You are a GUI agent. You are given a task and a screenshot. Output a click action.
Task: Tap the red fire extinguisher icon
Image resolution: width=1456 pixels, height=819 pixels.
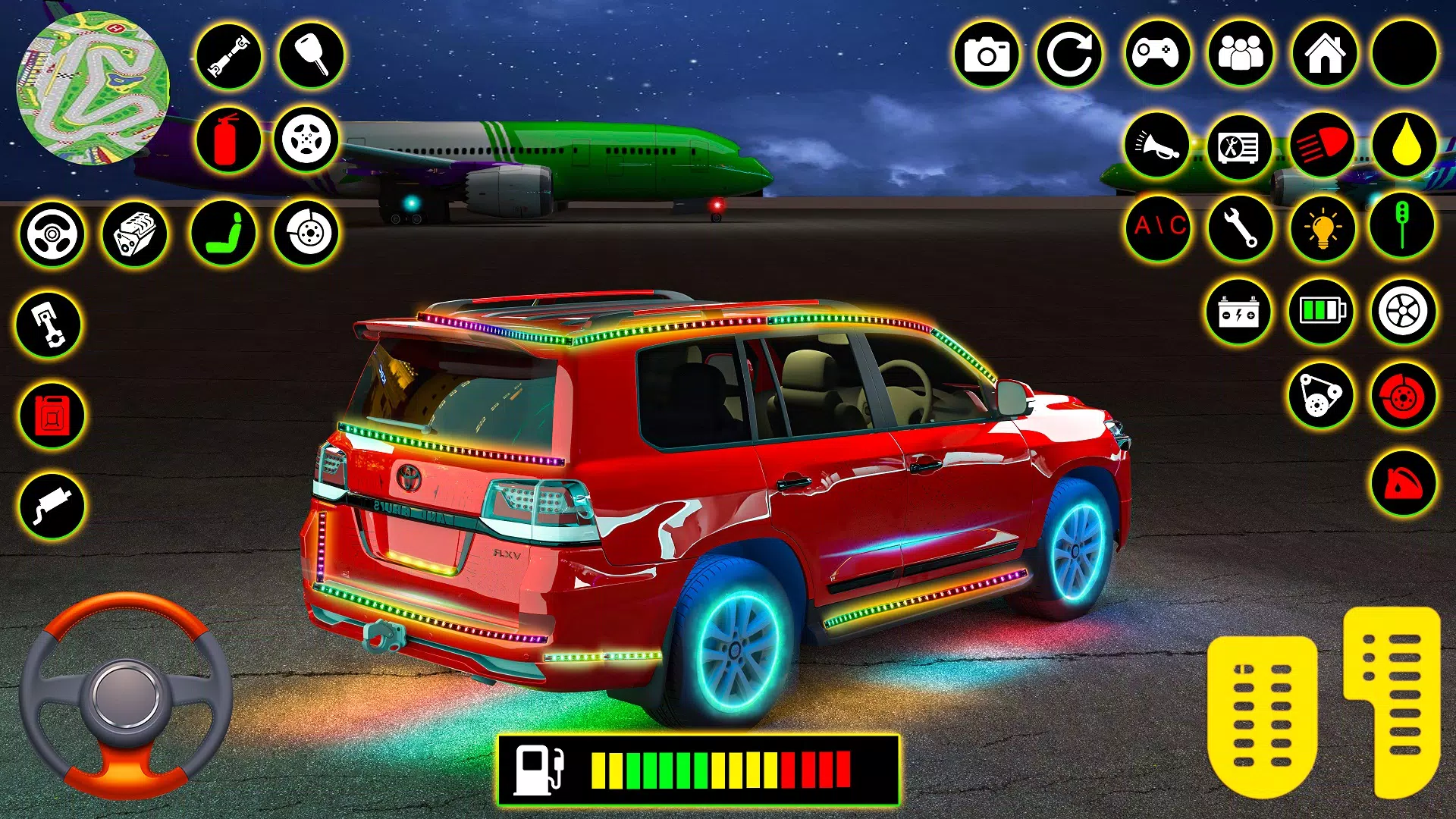[x=227, y=140]
